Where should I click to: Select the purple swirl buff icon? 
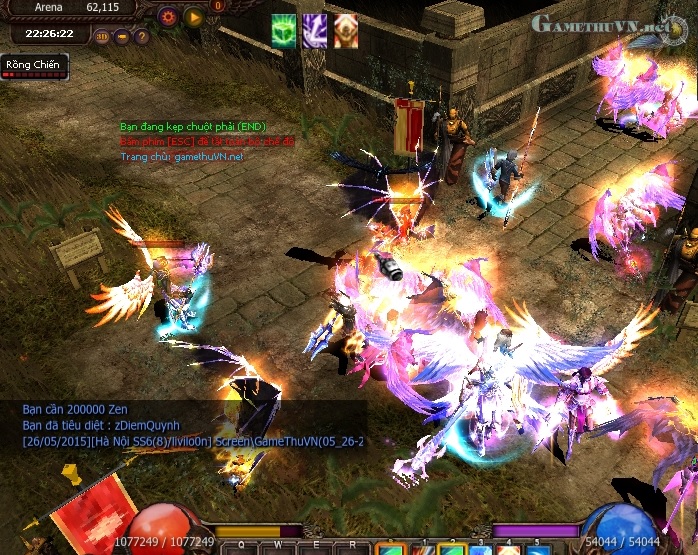click(x=315, y=31)
